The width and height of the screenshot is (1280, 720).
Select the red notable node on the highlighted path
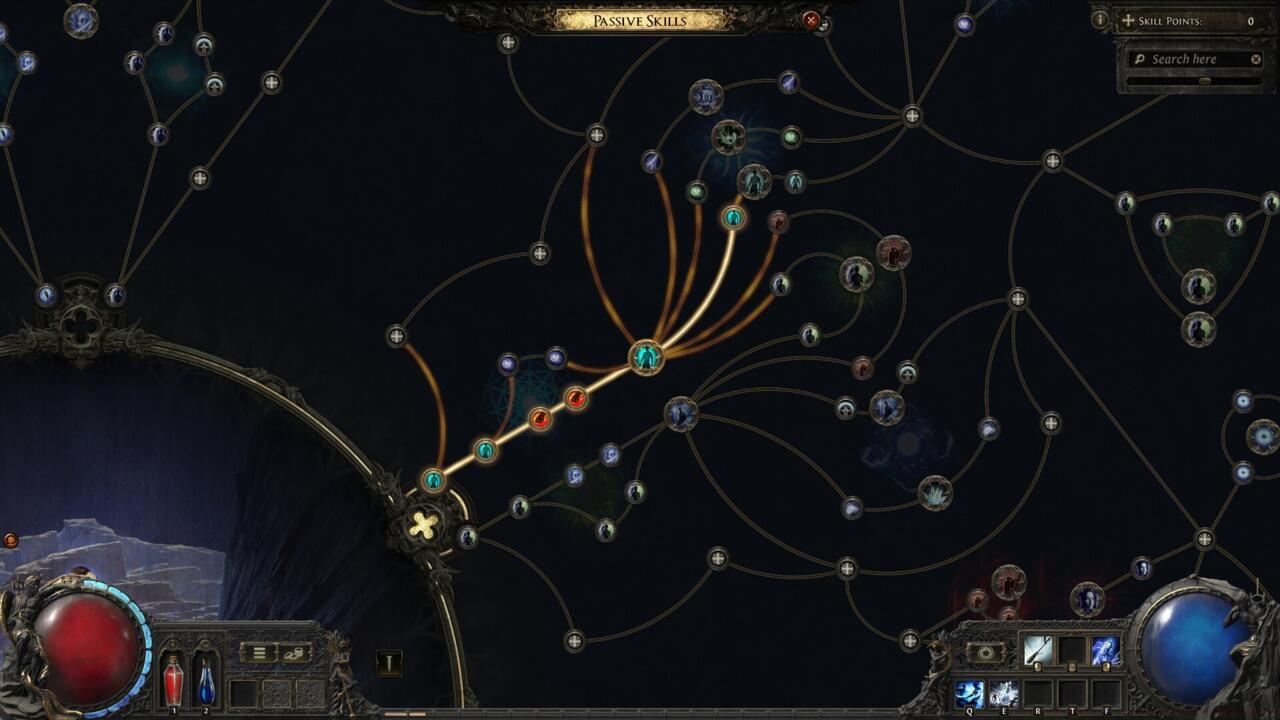575,398
